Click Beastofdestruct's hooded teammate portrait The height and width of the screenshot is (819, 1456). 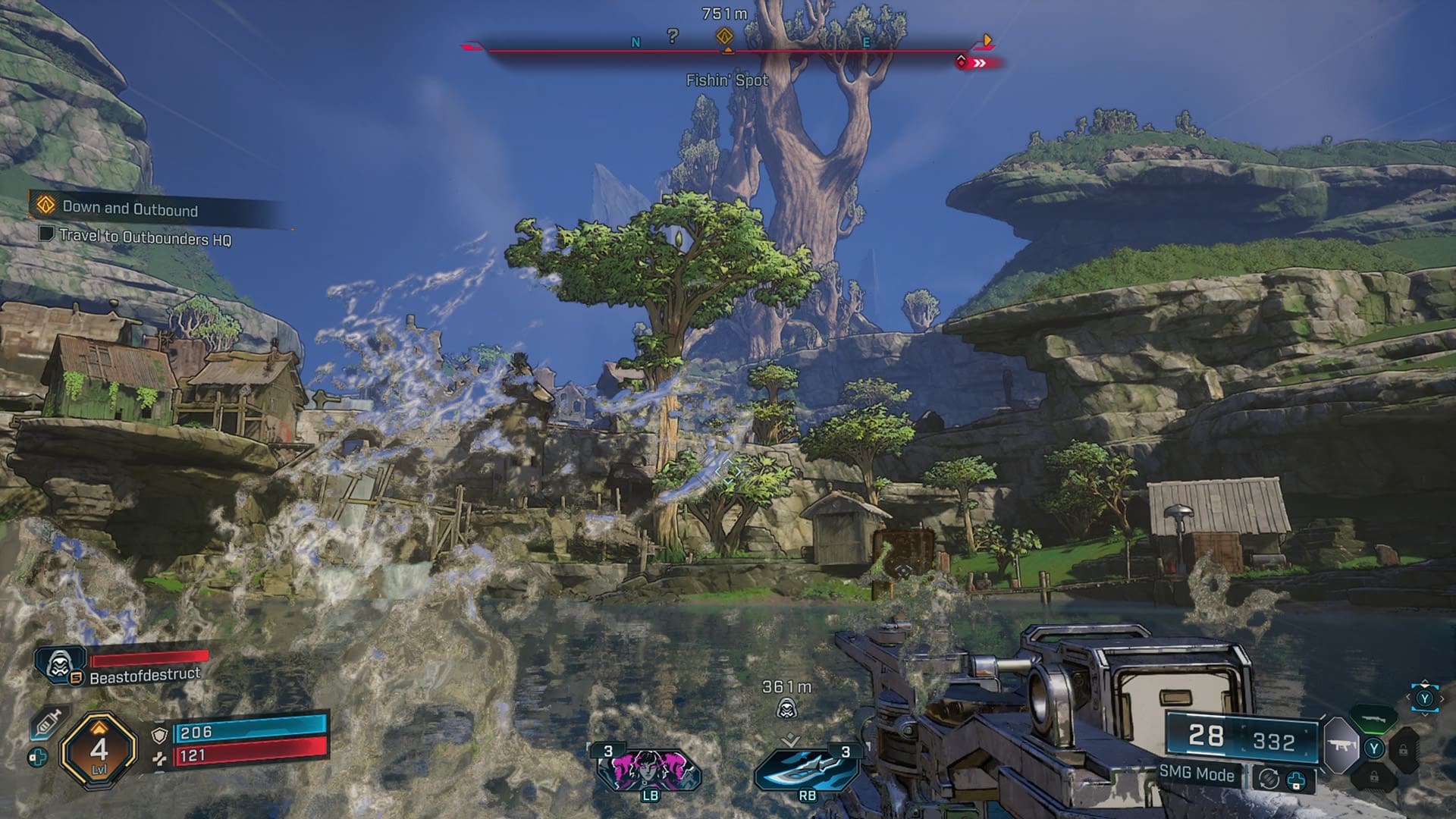click(58, 665)
